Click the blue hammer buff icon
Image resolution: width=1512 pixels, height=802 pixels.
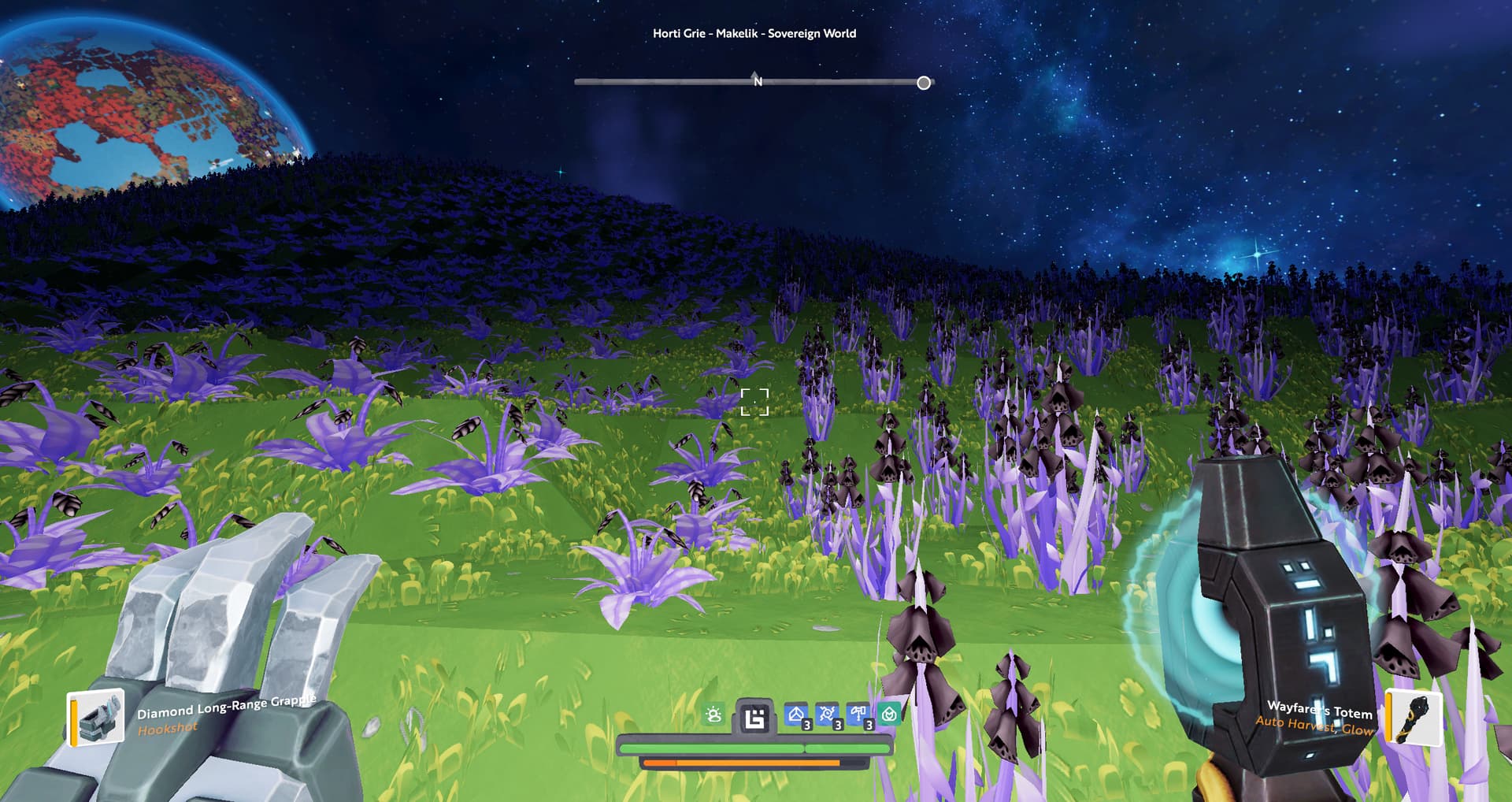click(858, 715)
